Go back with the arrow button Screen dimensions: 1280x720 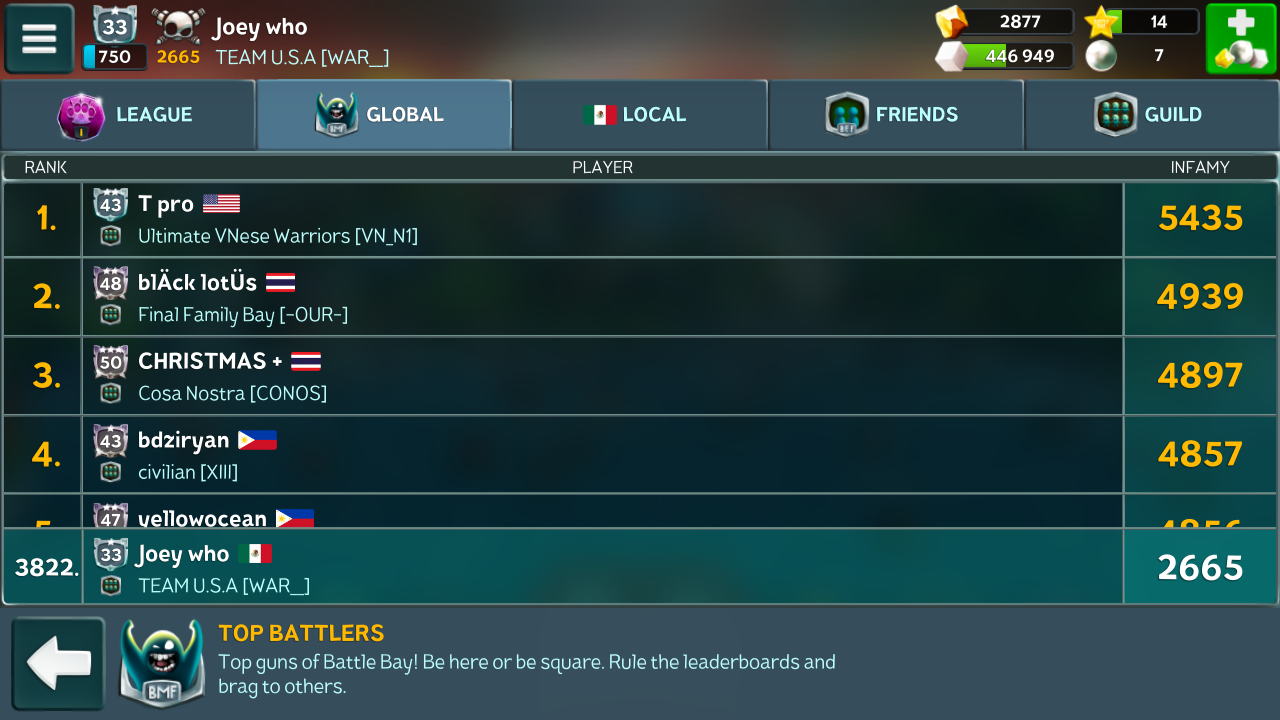pyautogui.click(x=58, y=664)
